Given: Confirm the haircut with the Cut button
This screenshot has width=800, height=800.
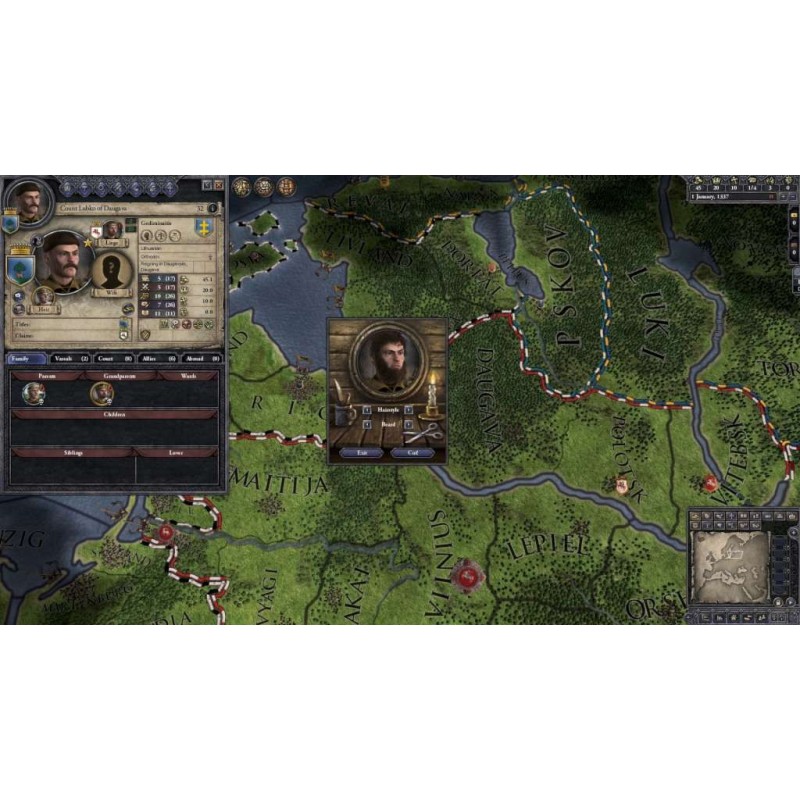Looking at the screenshot, I should pos(412,453).
